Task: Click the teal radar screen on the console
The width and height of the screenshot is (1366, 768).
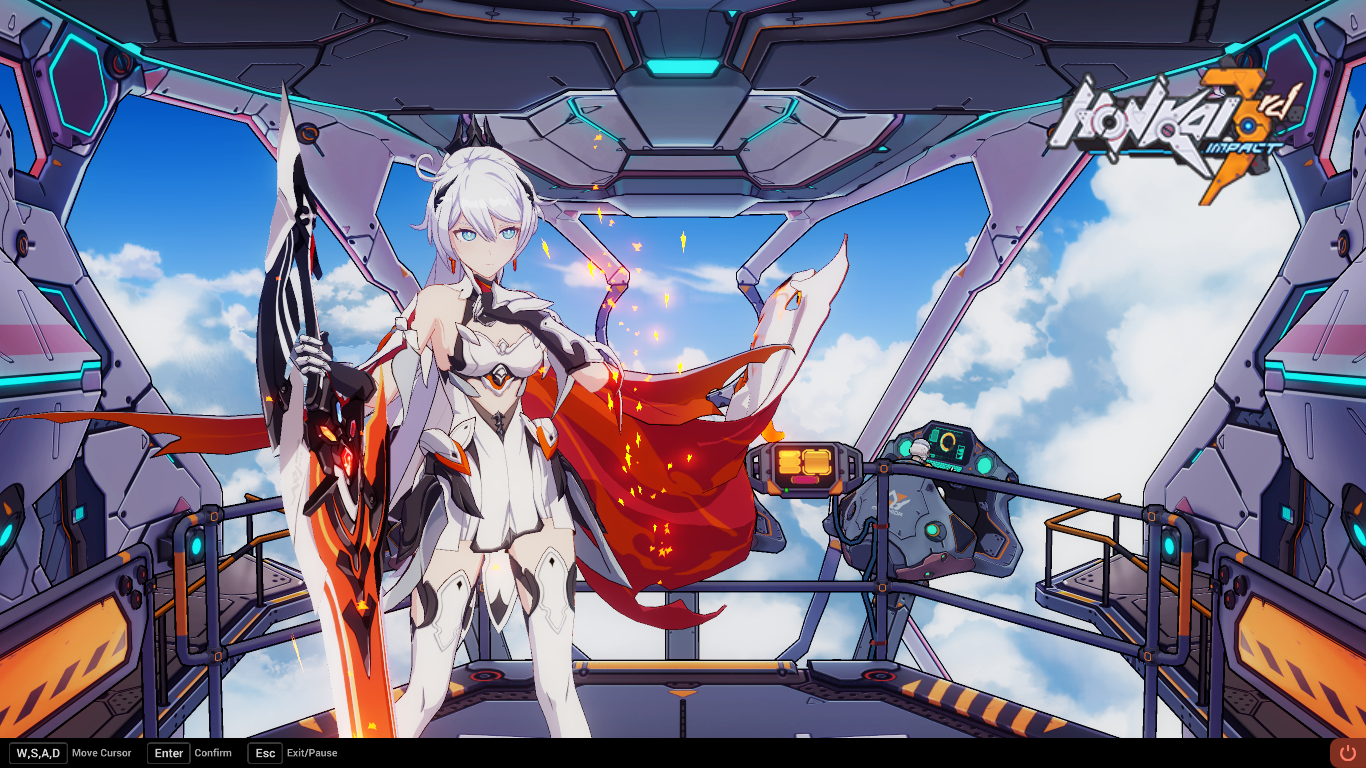Action: (946, 444)
